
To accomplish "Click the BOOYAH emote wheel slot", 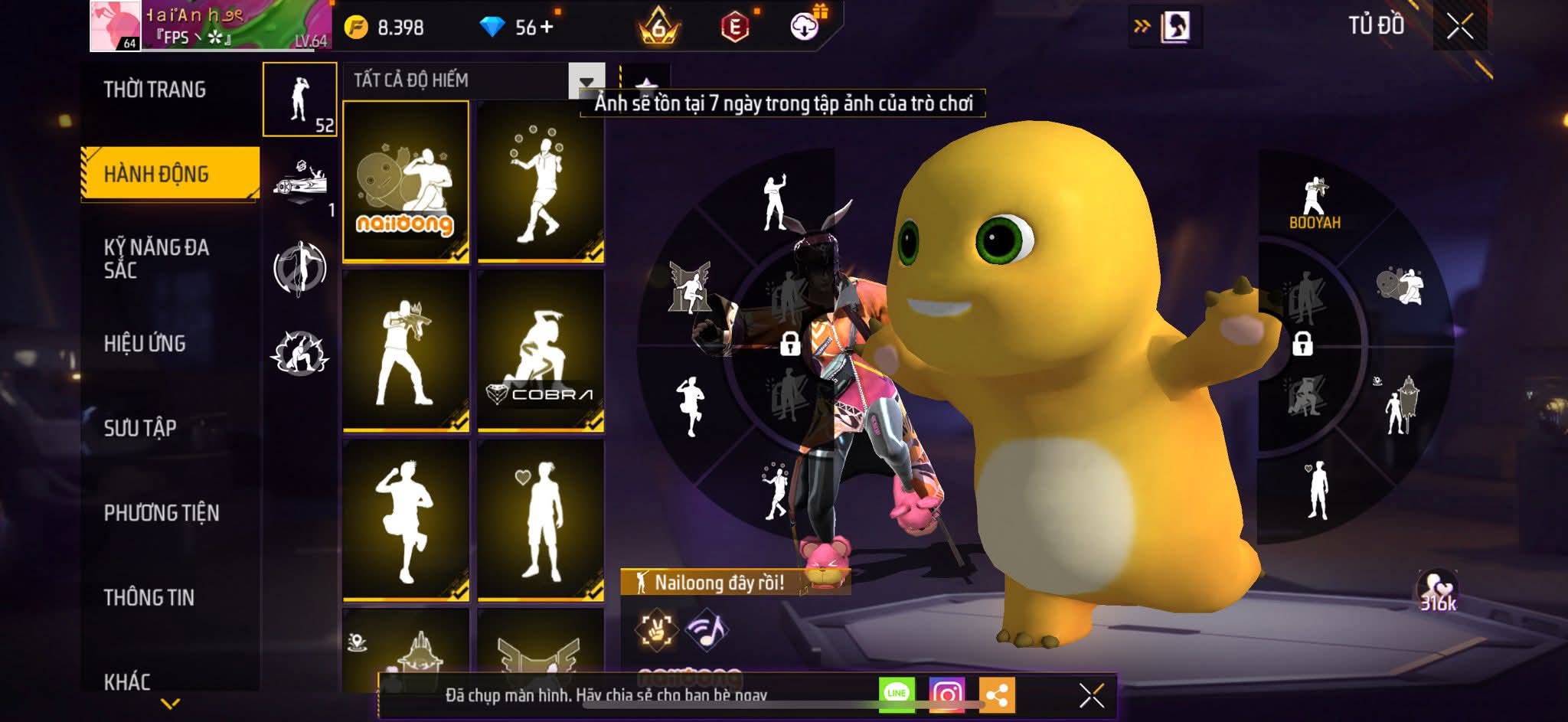I will pos(1315,204).
